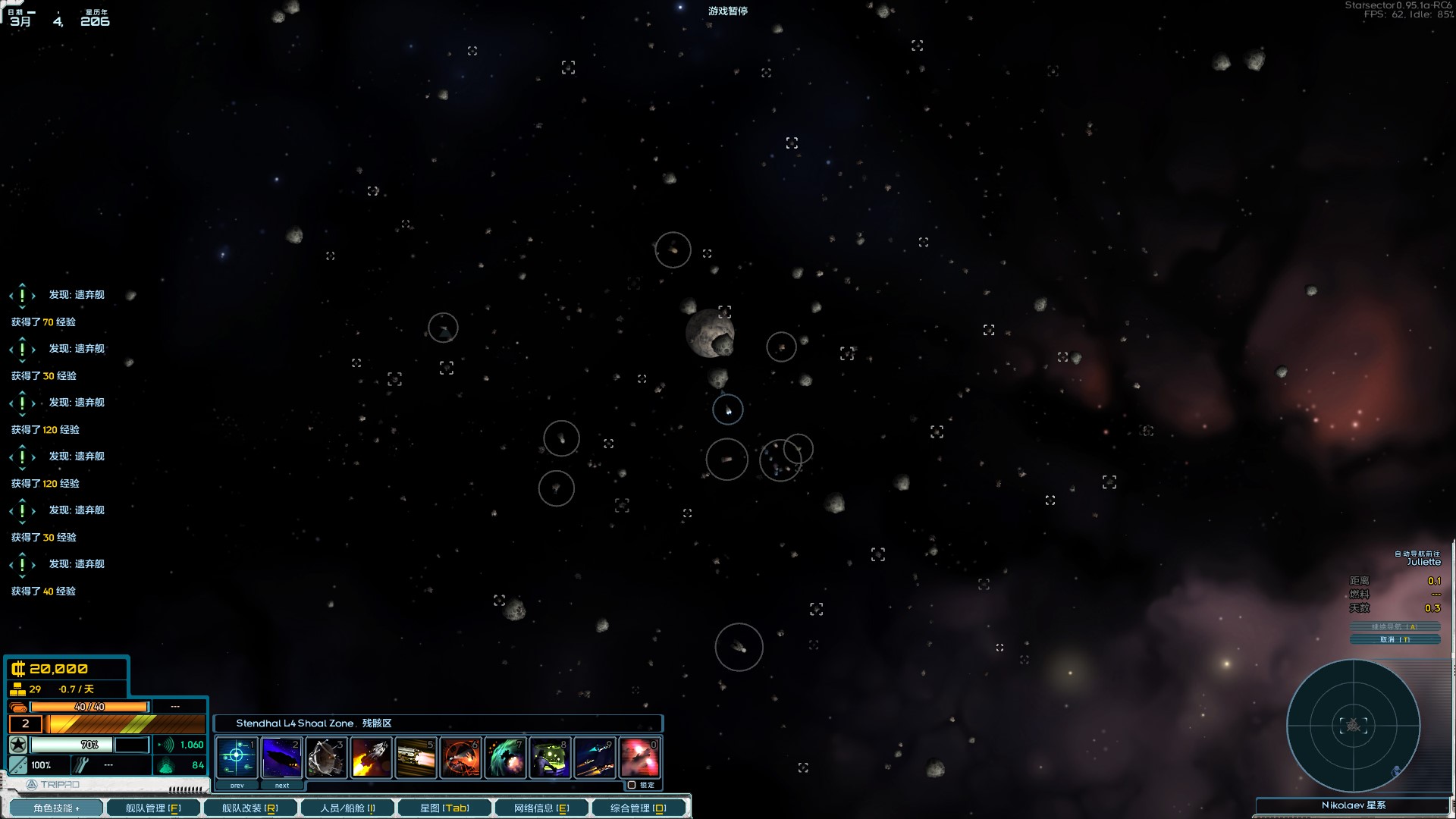Viewport: 1456px width, 819px height.
Task: Switch to the prev ability bar
Action: pos(237,786)
